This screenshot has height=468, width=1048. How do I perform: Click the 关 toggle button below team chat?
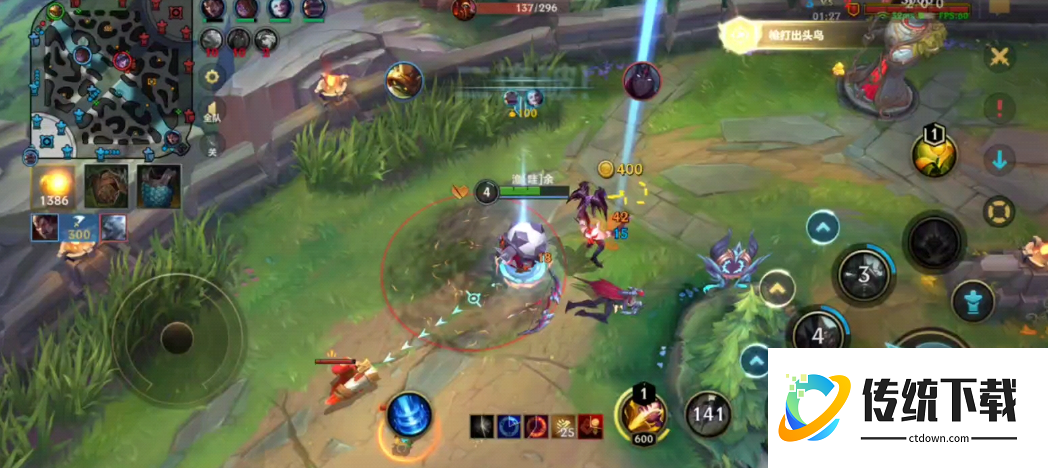pos(211,148)
